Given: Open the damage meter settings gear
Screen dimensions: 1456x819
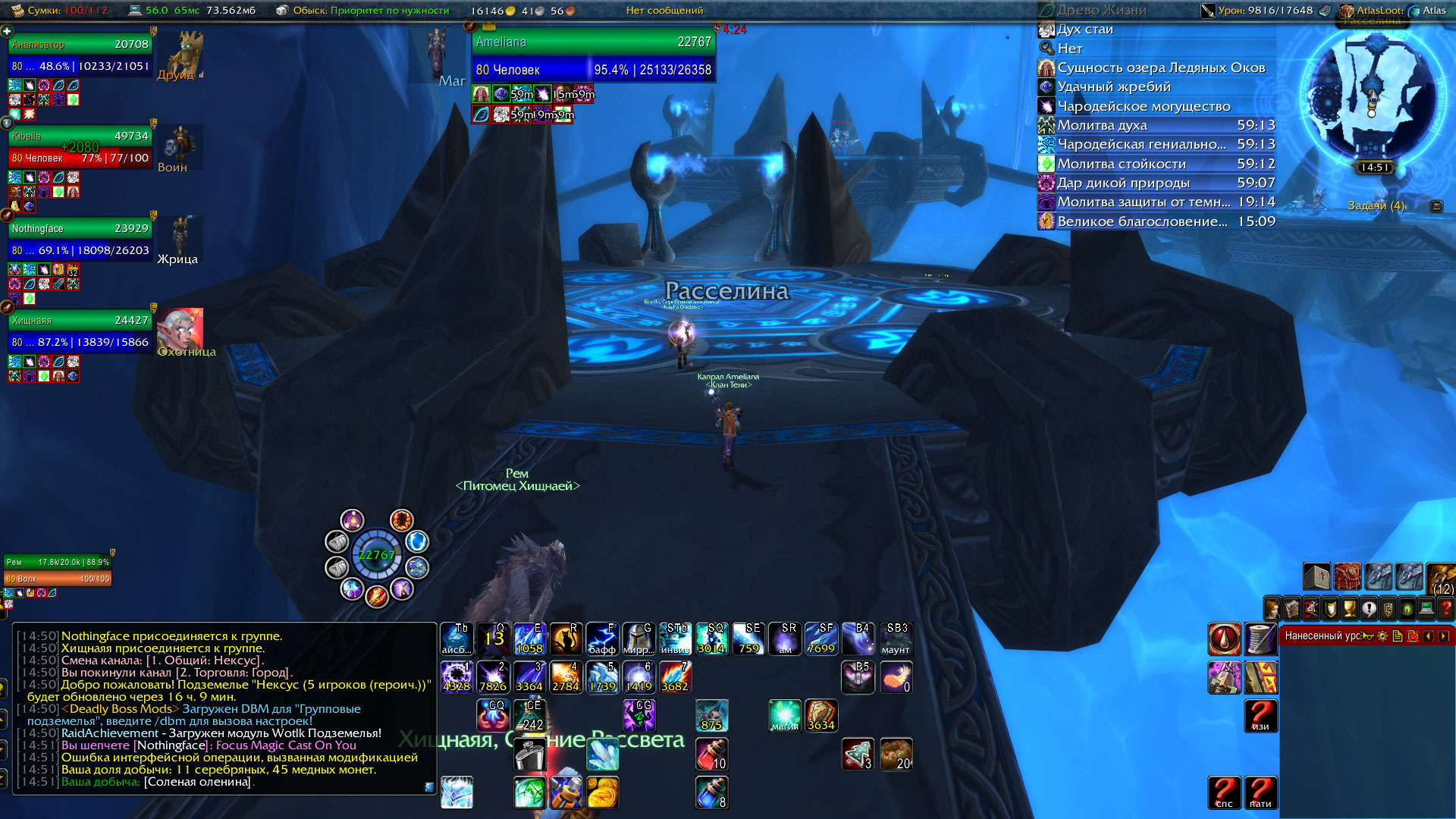Looking at the screenshot, I should tap(1382, 636).
